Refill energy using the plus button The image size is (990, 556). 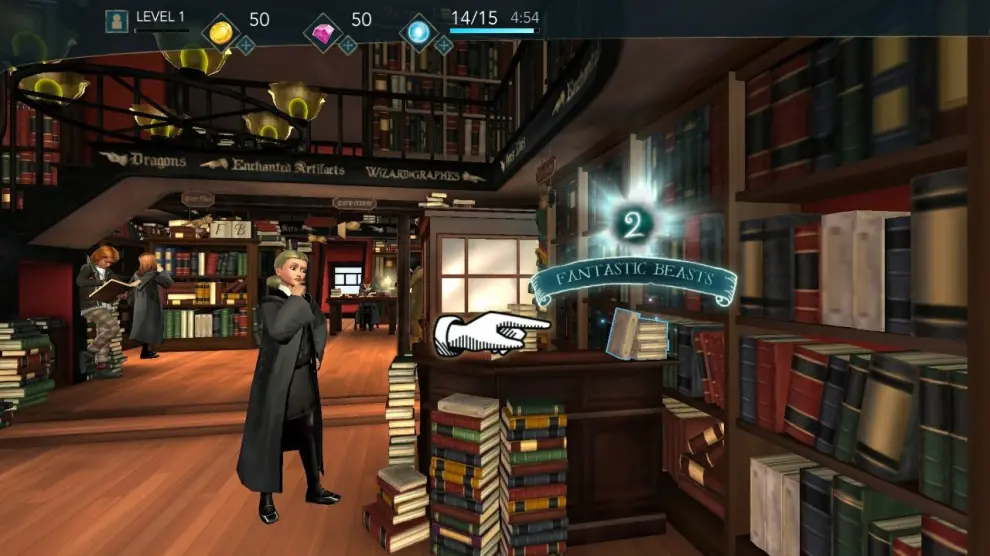point(443,45)
